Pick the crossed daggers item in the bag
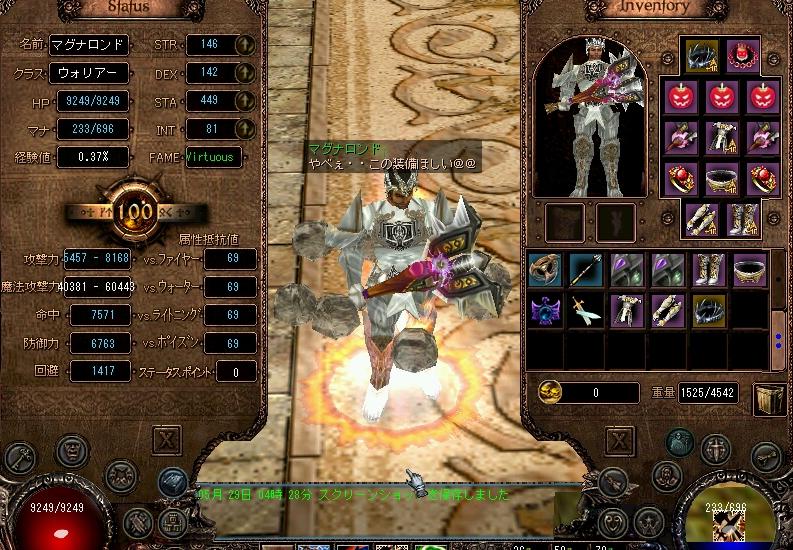 586,311
